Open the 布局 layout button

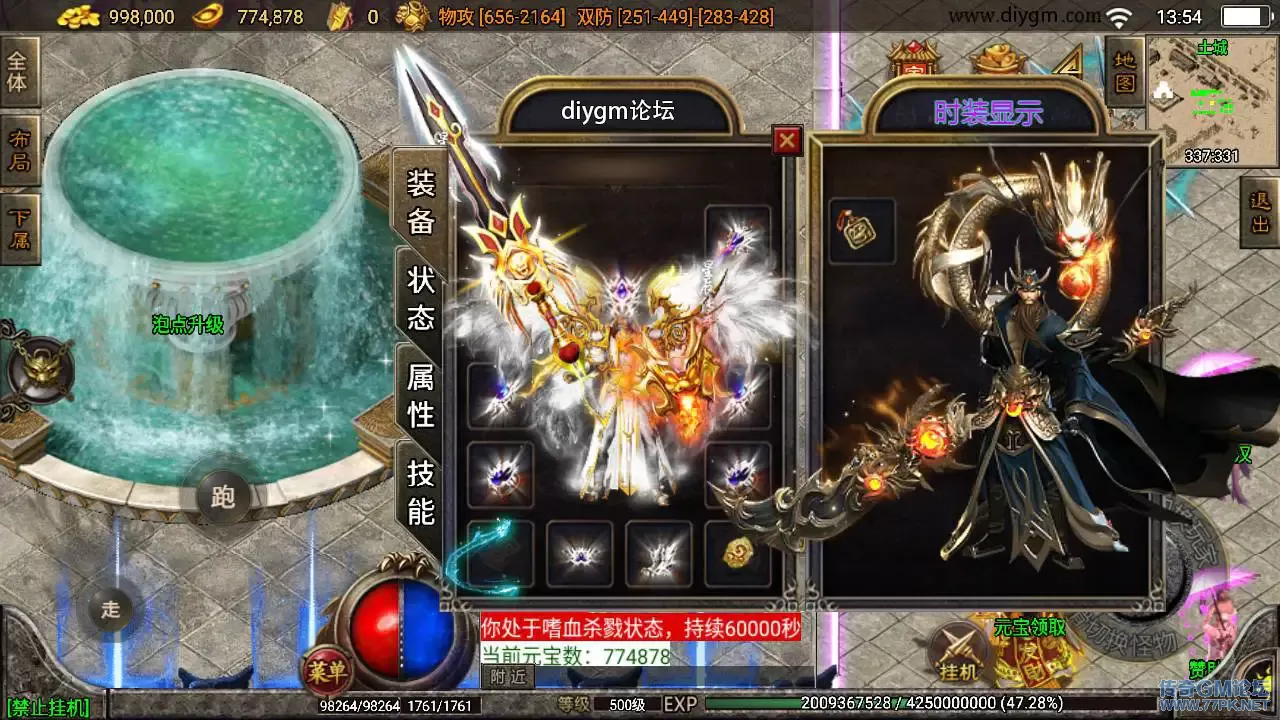tap(18, 150)
